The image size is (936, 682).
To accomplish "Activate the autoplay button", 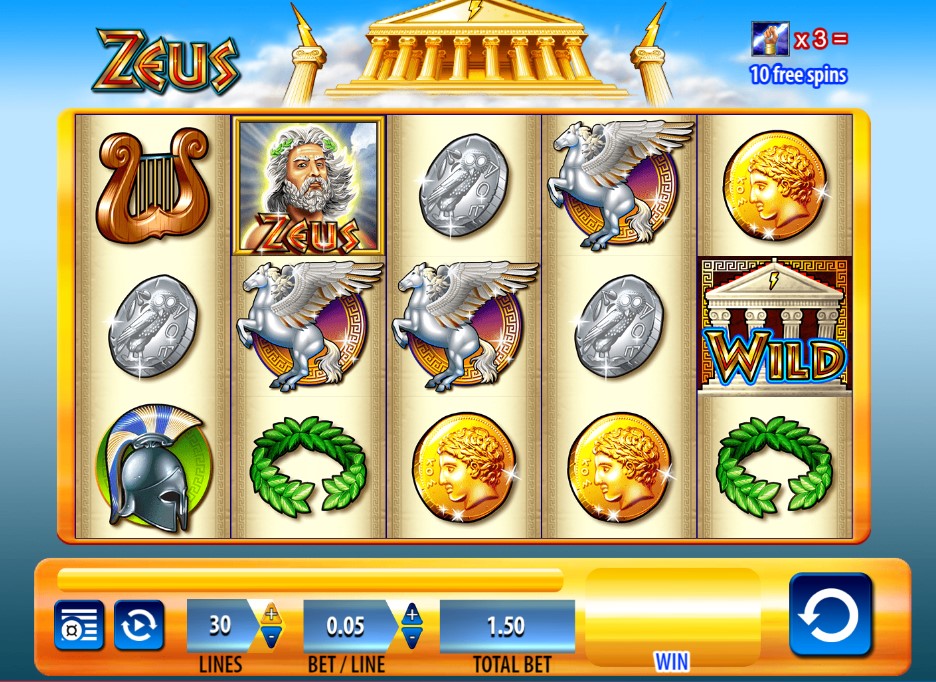I will tap(138, 626).
